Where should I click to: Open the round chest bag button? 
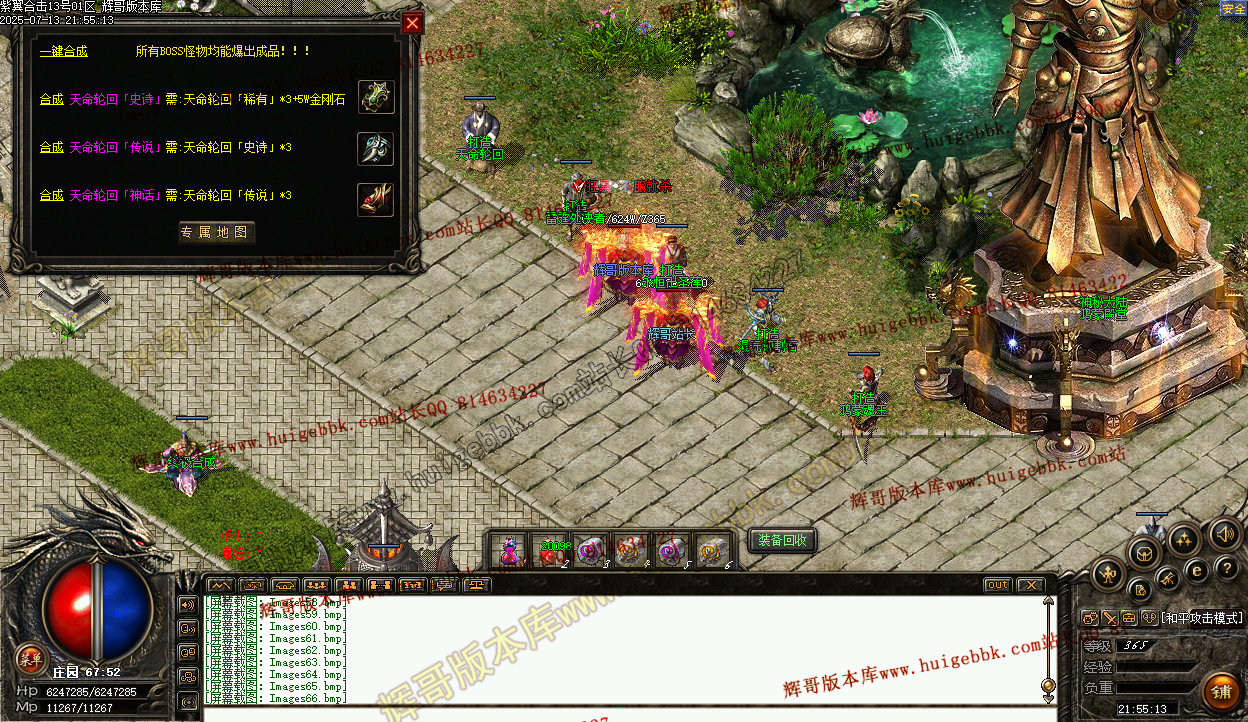tap(1144, 553)
